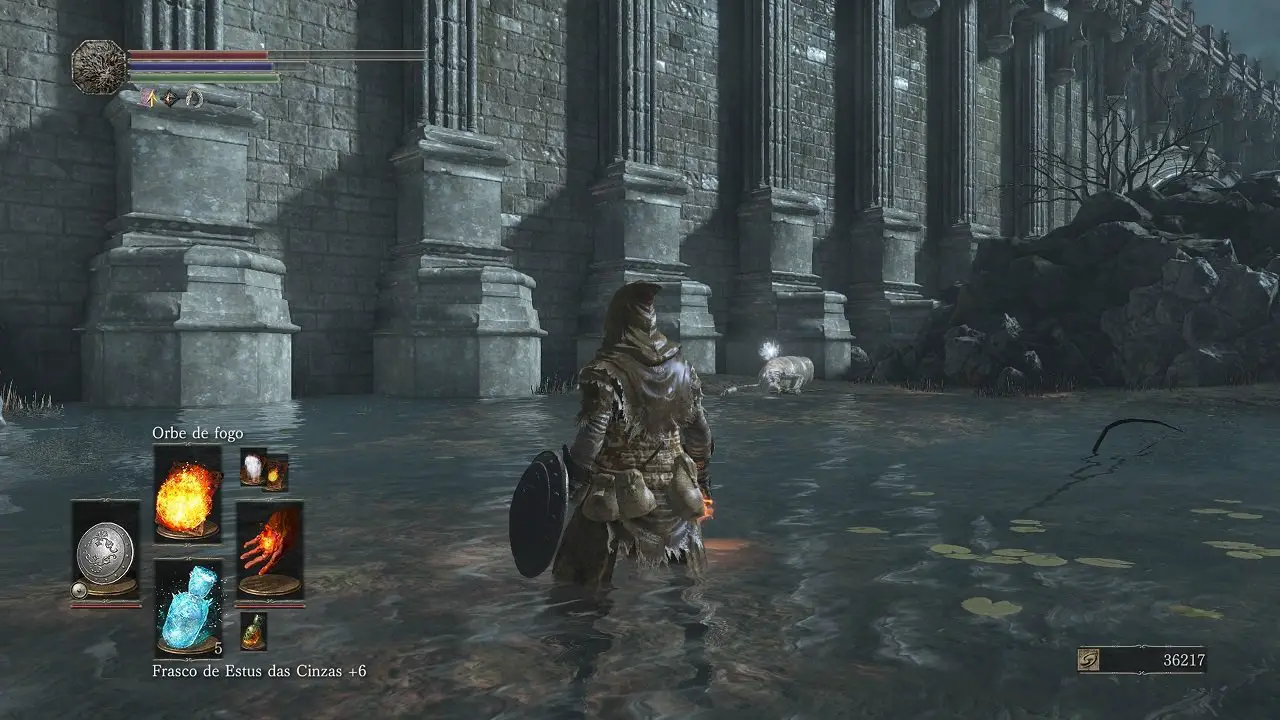Click the pyromancy flame hand slot
Image resolution: width=1280 pixels, height=720 pixels.
pos(269,549)
